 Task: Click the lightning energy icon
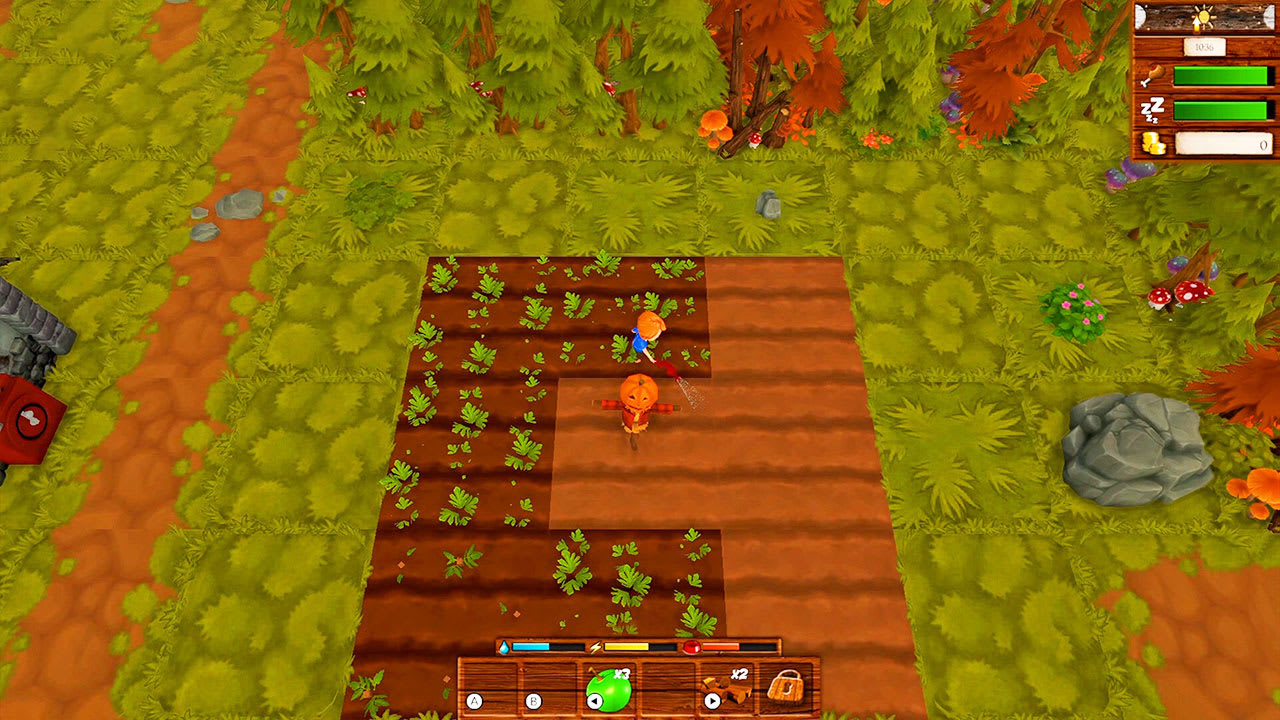(594, 648)
